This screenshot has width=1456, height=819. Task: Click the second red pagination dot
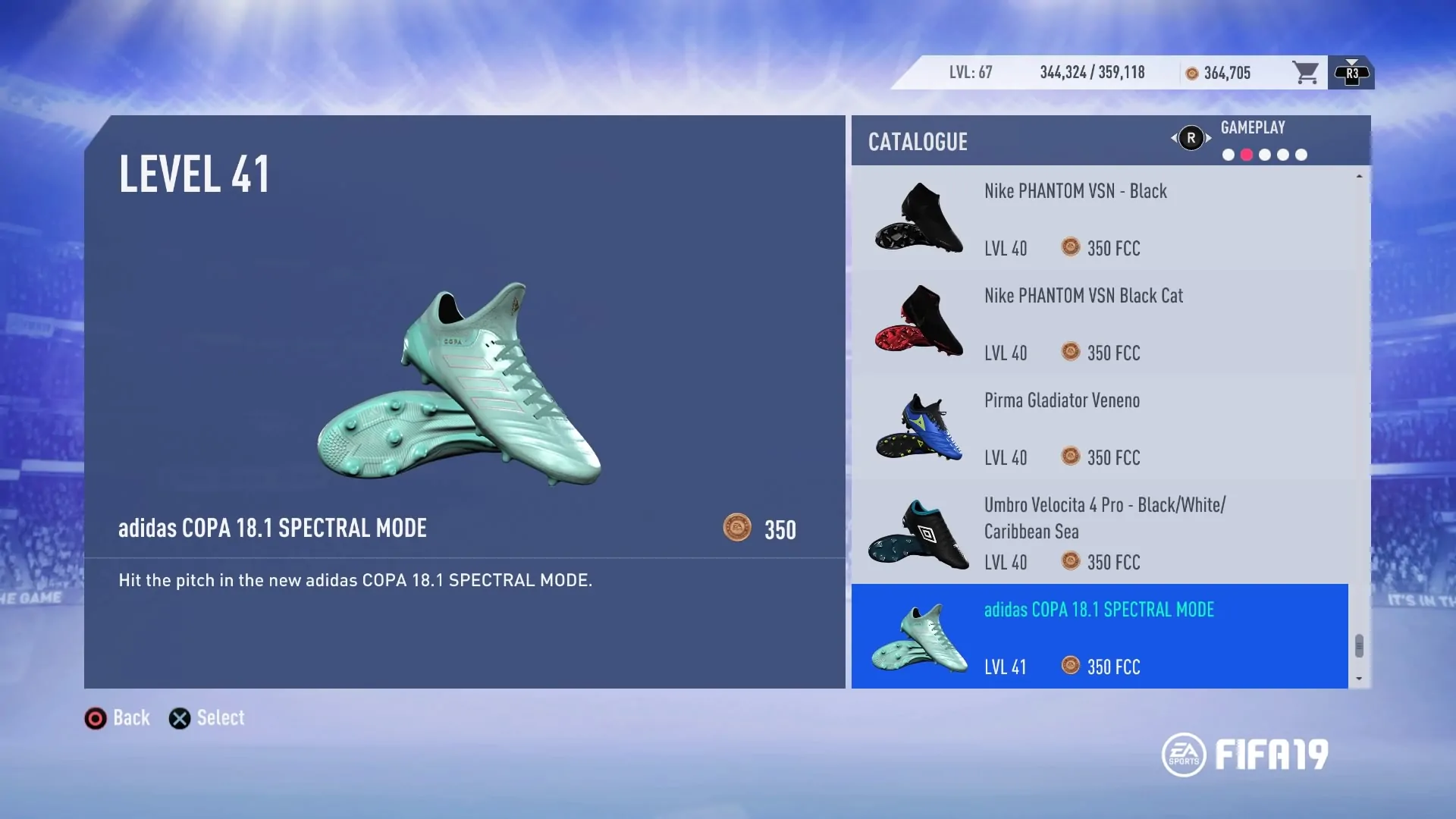tap(1246, 155)
